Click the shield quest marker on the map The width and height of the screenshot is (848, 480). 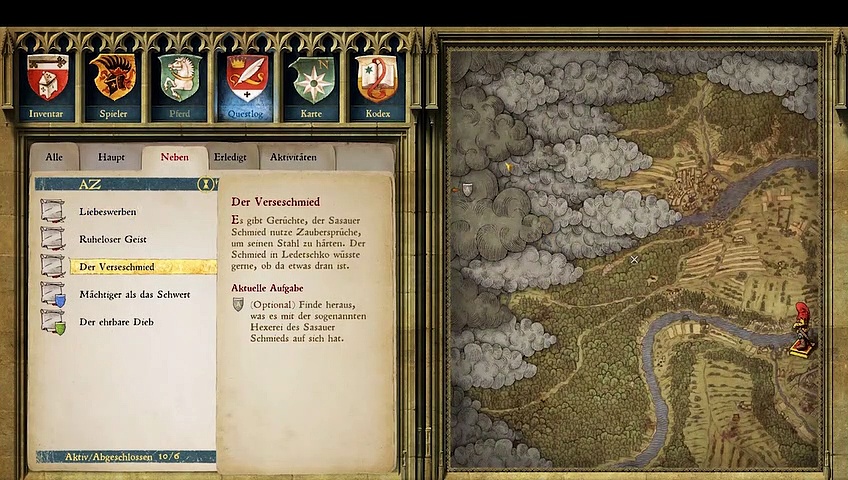point(467,189)
